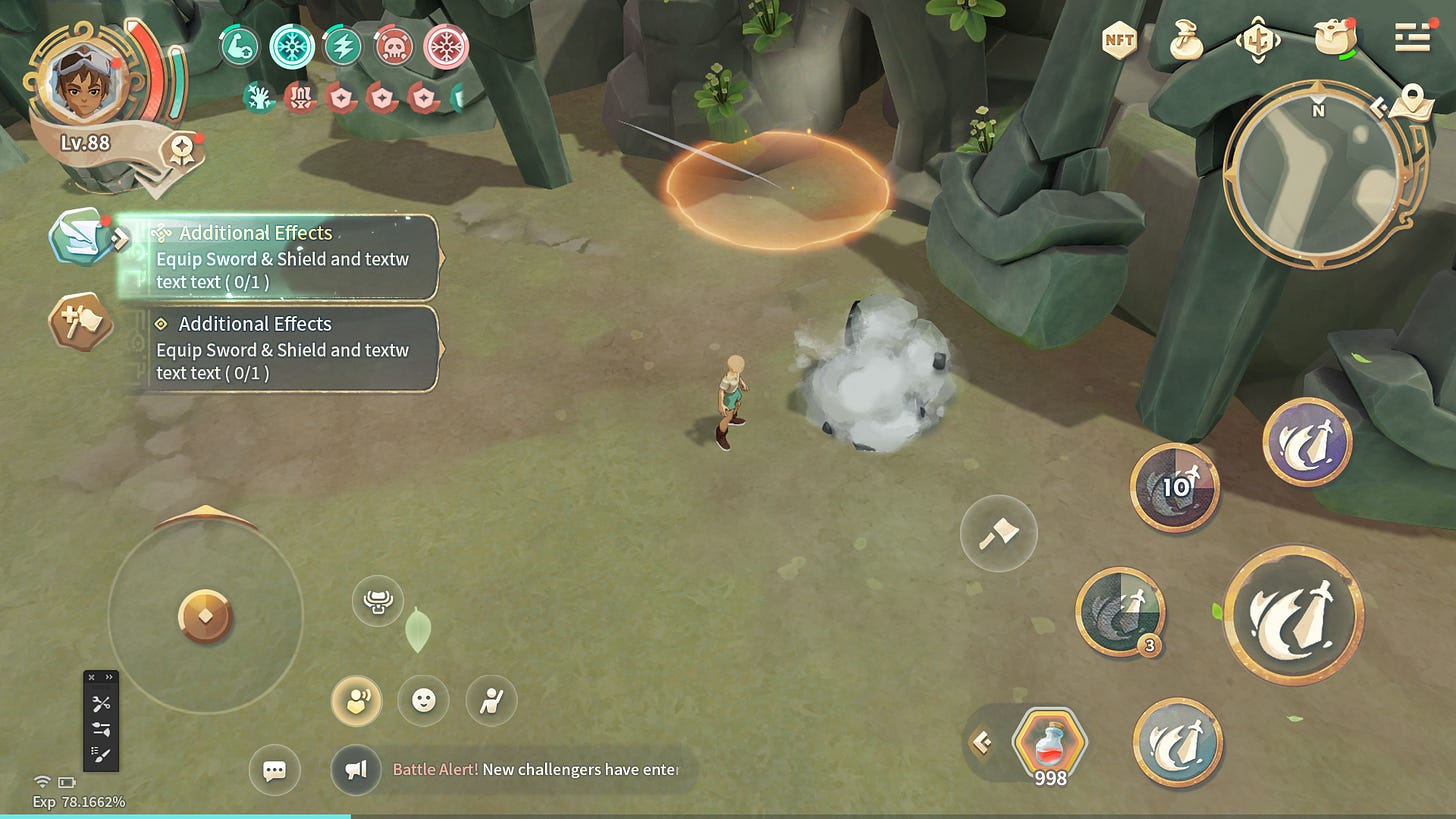Image resolution: width=1456 pixels, height=819 pixels.
Task: Open the smiley emote button
Action: tap(424, 701)
